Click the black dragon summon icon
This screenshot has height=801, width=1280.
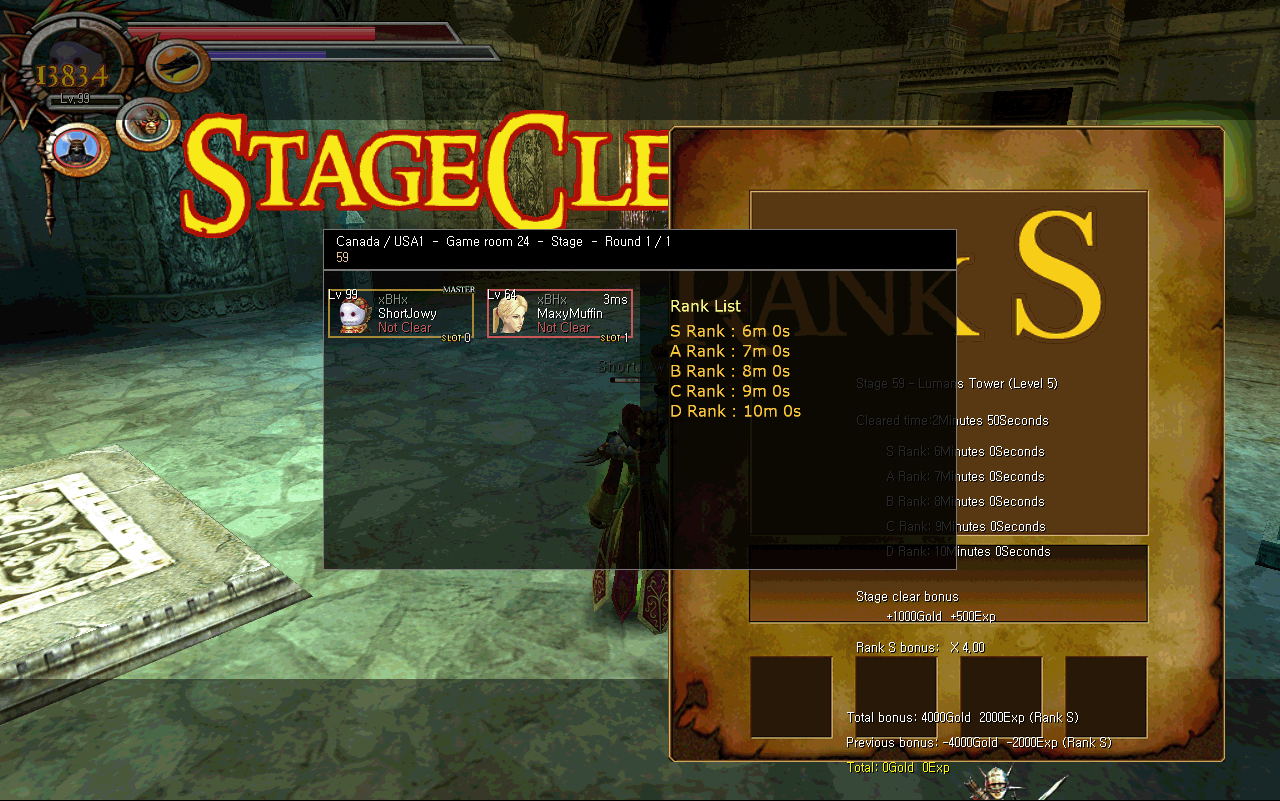[179, 66]
